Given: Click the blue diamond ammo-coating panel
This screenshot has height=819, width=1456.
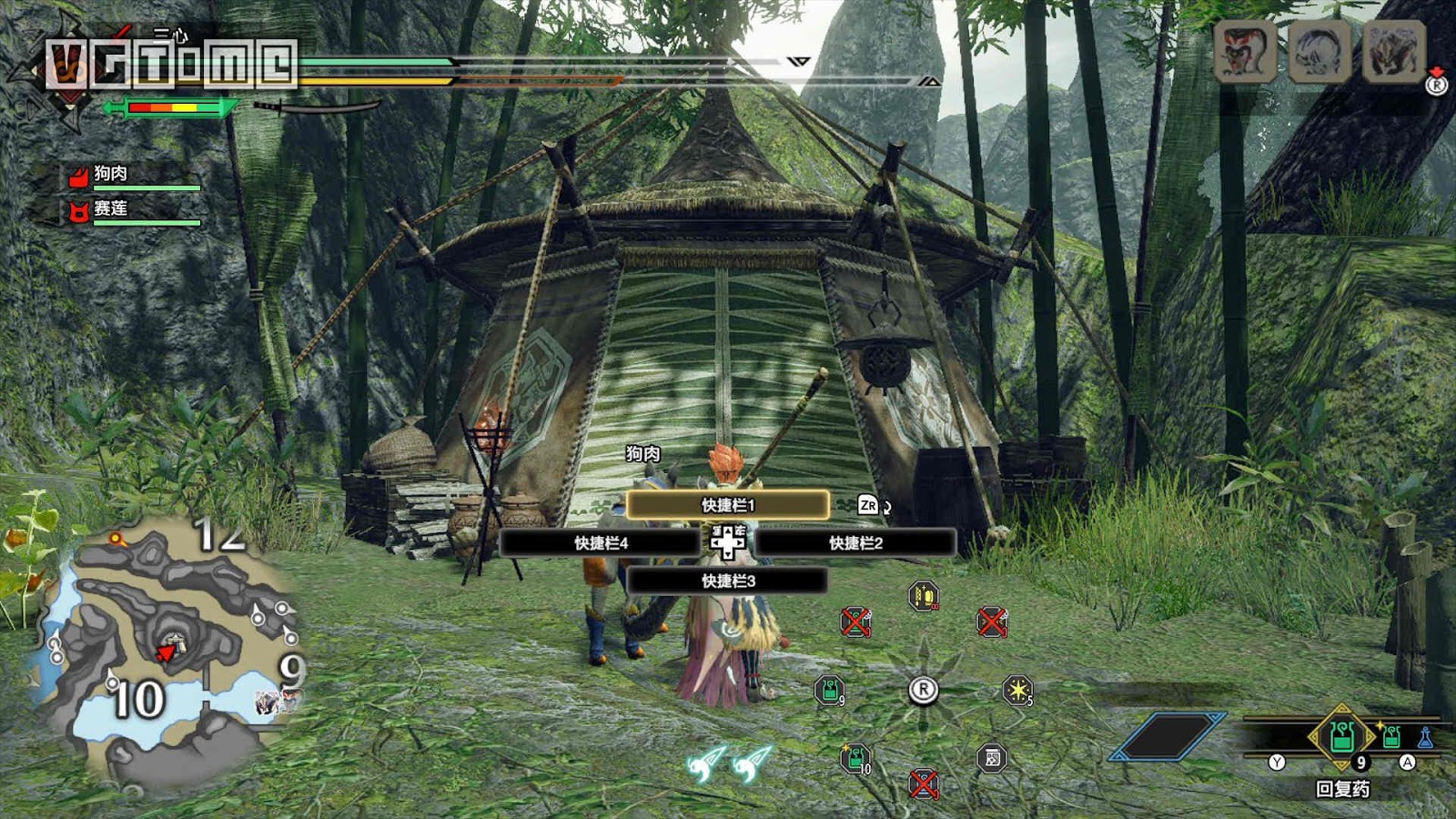Looking at the screenshot, I should point(1168,736).
